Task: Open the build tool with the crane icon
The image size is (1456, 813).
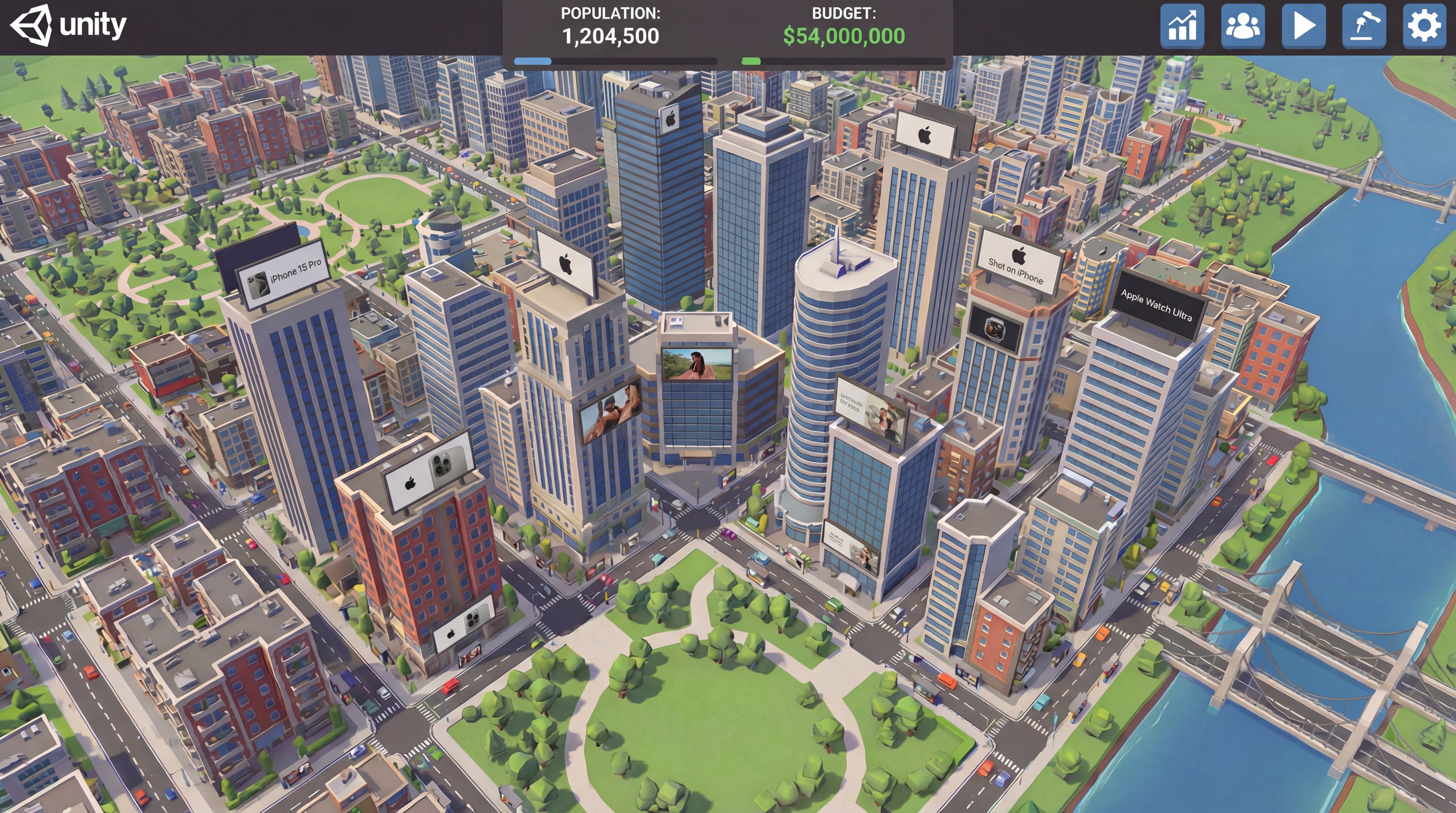Action: [1363, 26]
